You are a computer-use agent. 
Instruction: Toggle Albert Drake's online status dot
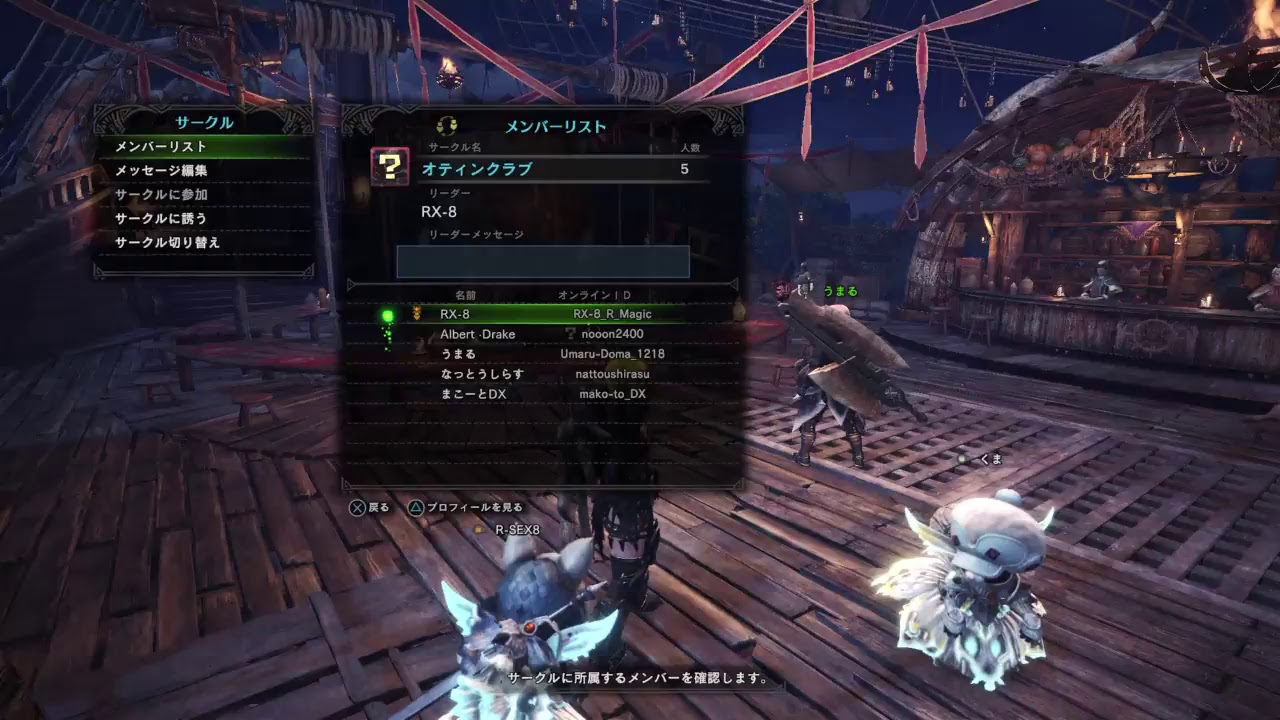[x=388, y=334]
